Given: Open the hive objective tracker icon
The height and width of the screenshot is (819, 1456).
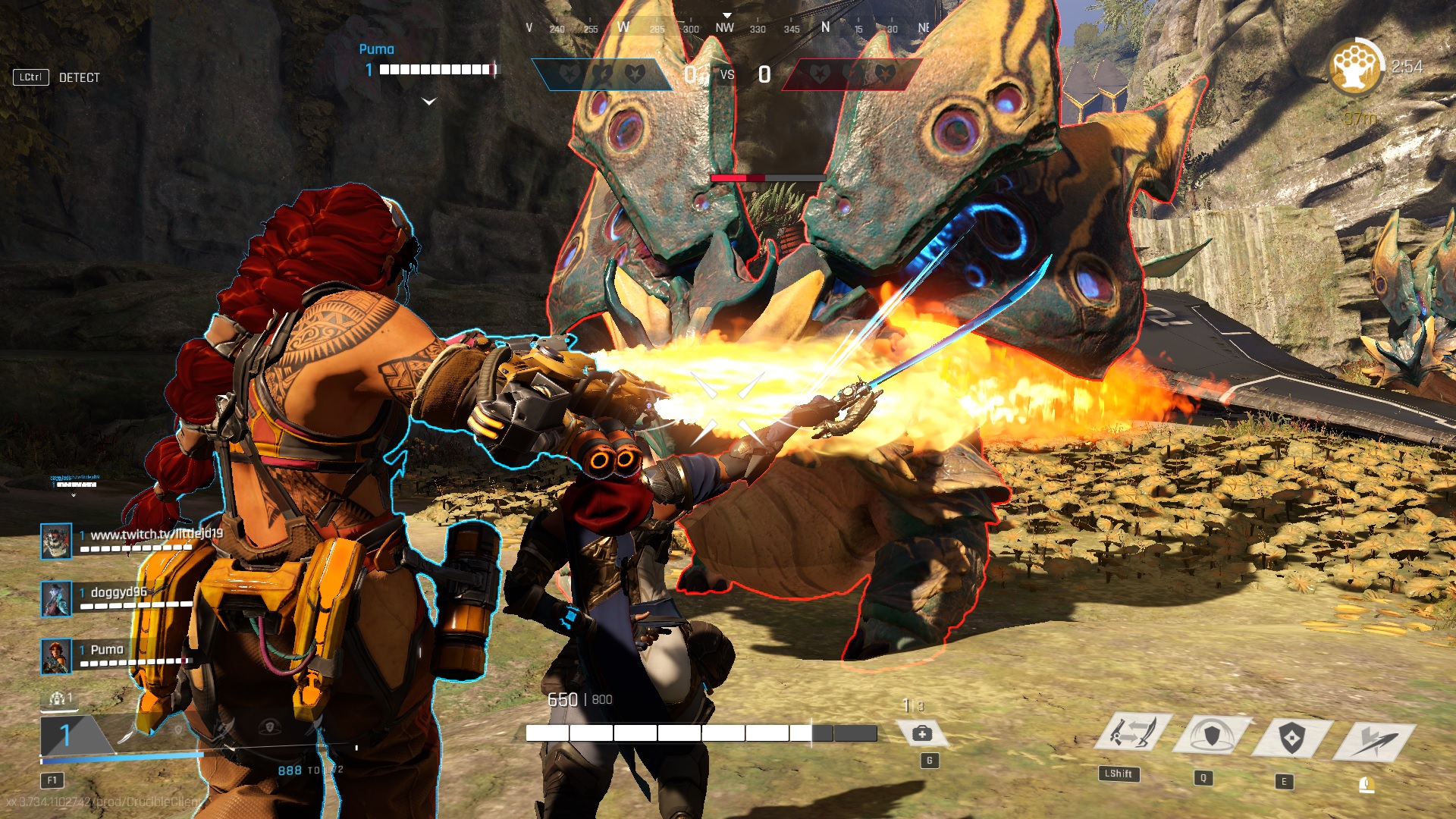Looking at the screenshot, I should 1355,67.
